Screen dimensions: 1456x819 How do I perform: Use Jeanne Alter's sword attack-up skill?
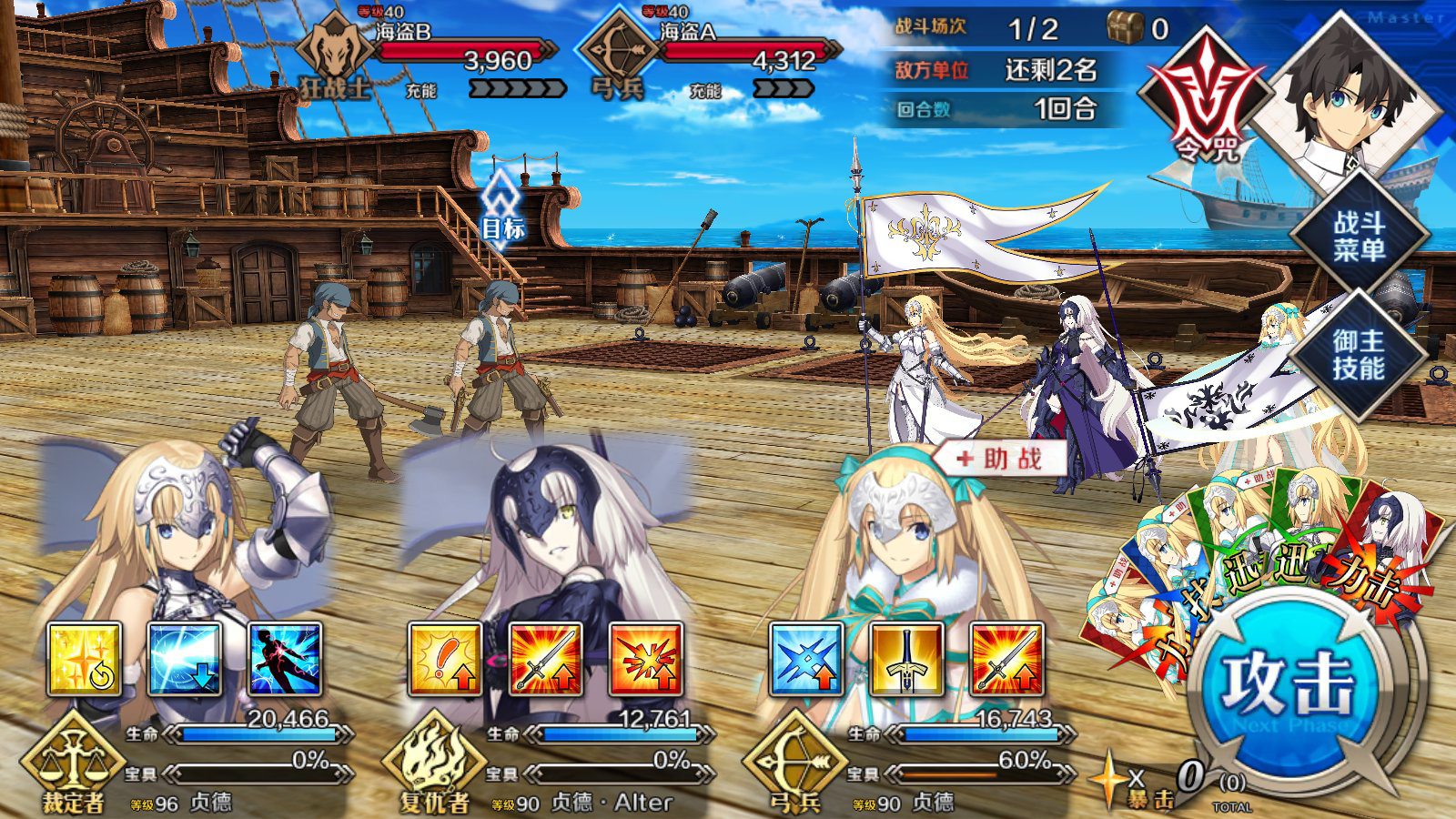pyautogui.click(x=545, y=659)
